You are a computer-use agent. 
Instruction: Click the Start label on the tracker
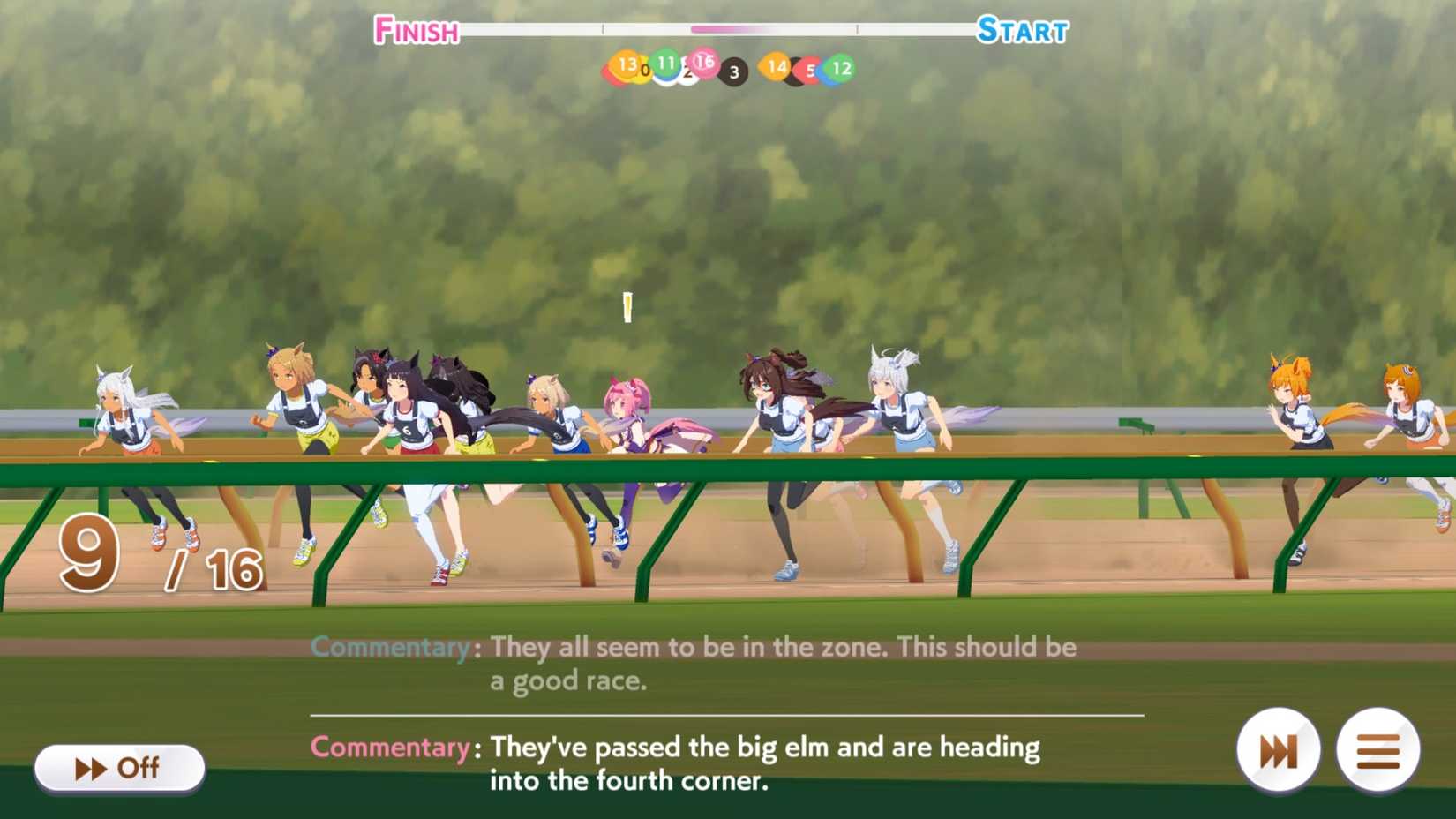click(1021, 31)
